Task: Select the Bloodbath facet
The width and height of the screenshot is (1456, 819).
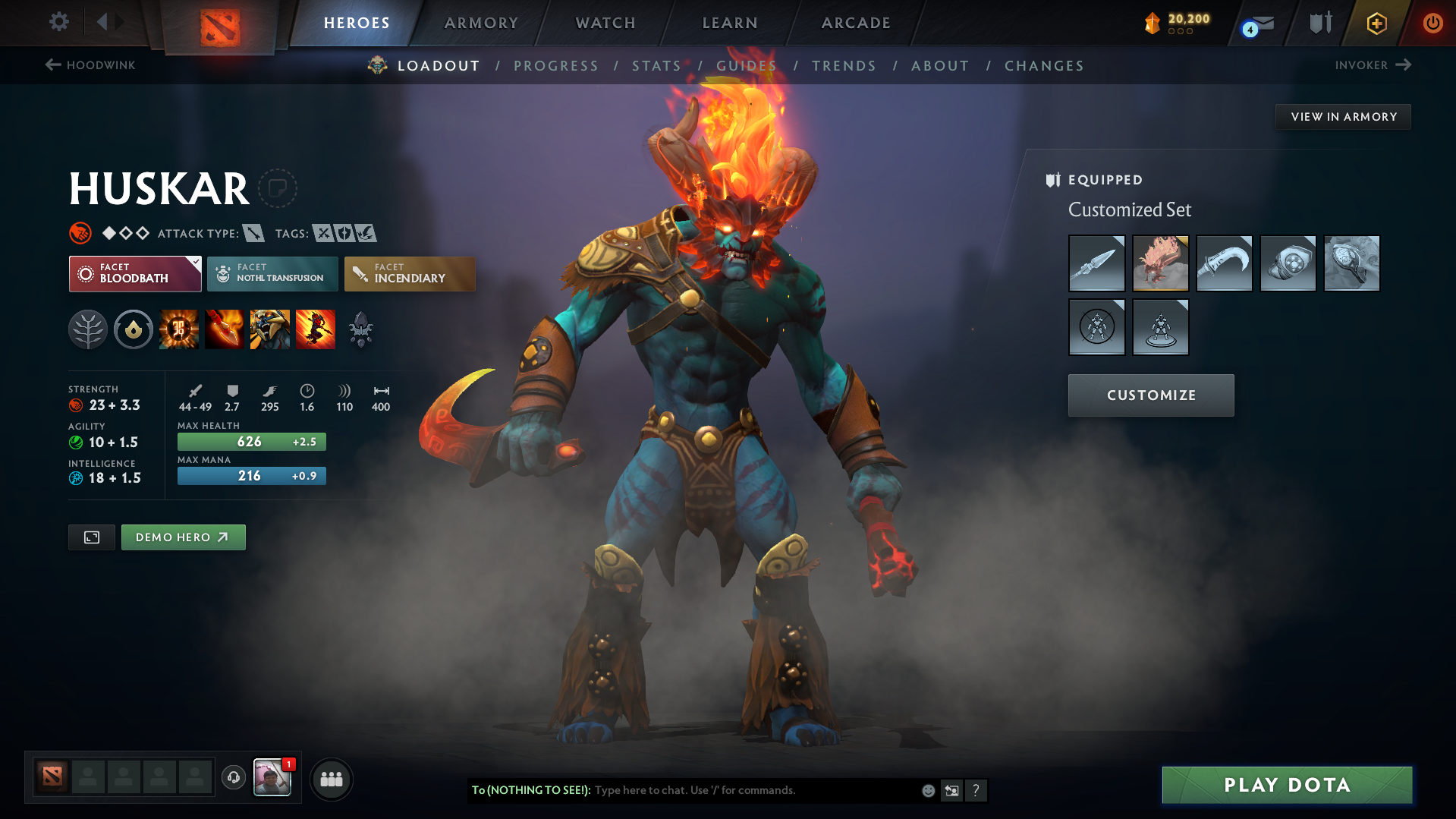Action: [135, 274]
